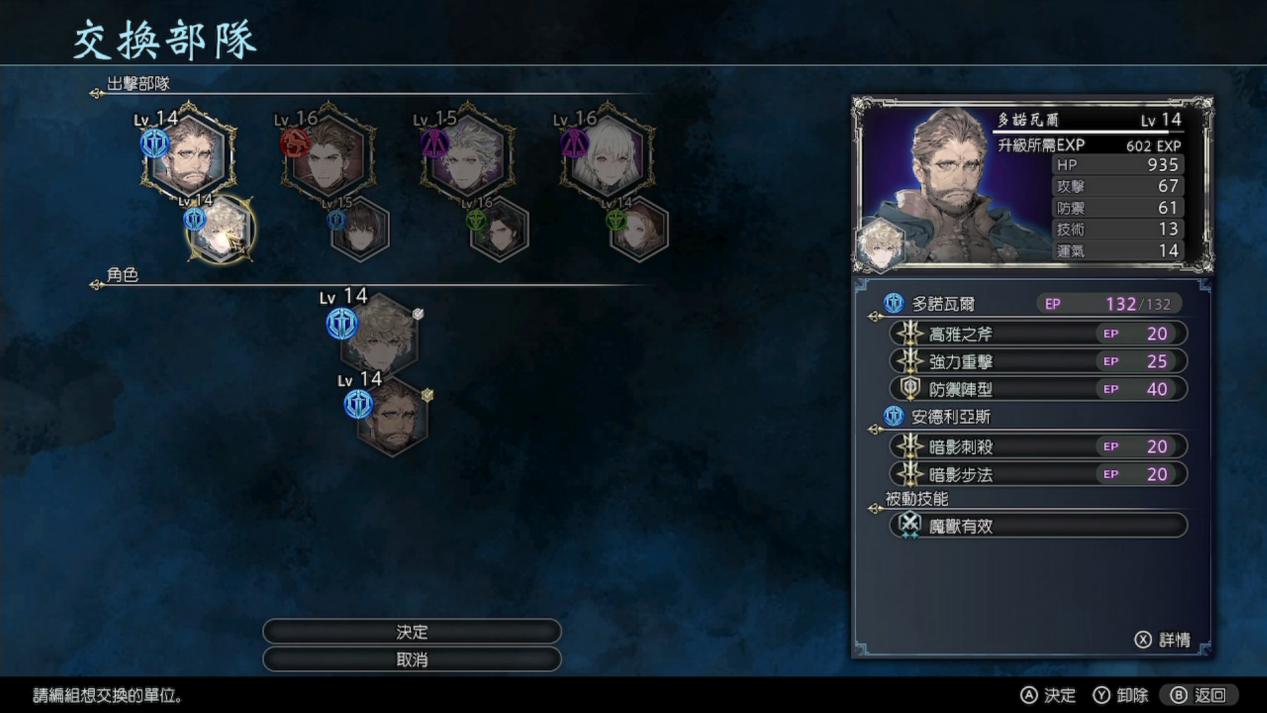Pick the 暗影刺殺 skill row
Image resolution: width=1267 pixels, height=713 pixels.
tap(1037, 447)
